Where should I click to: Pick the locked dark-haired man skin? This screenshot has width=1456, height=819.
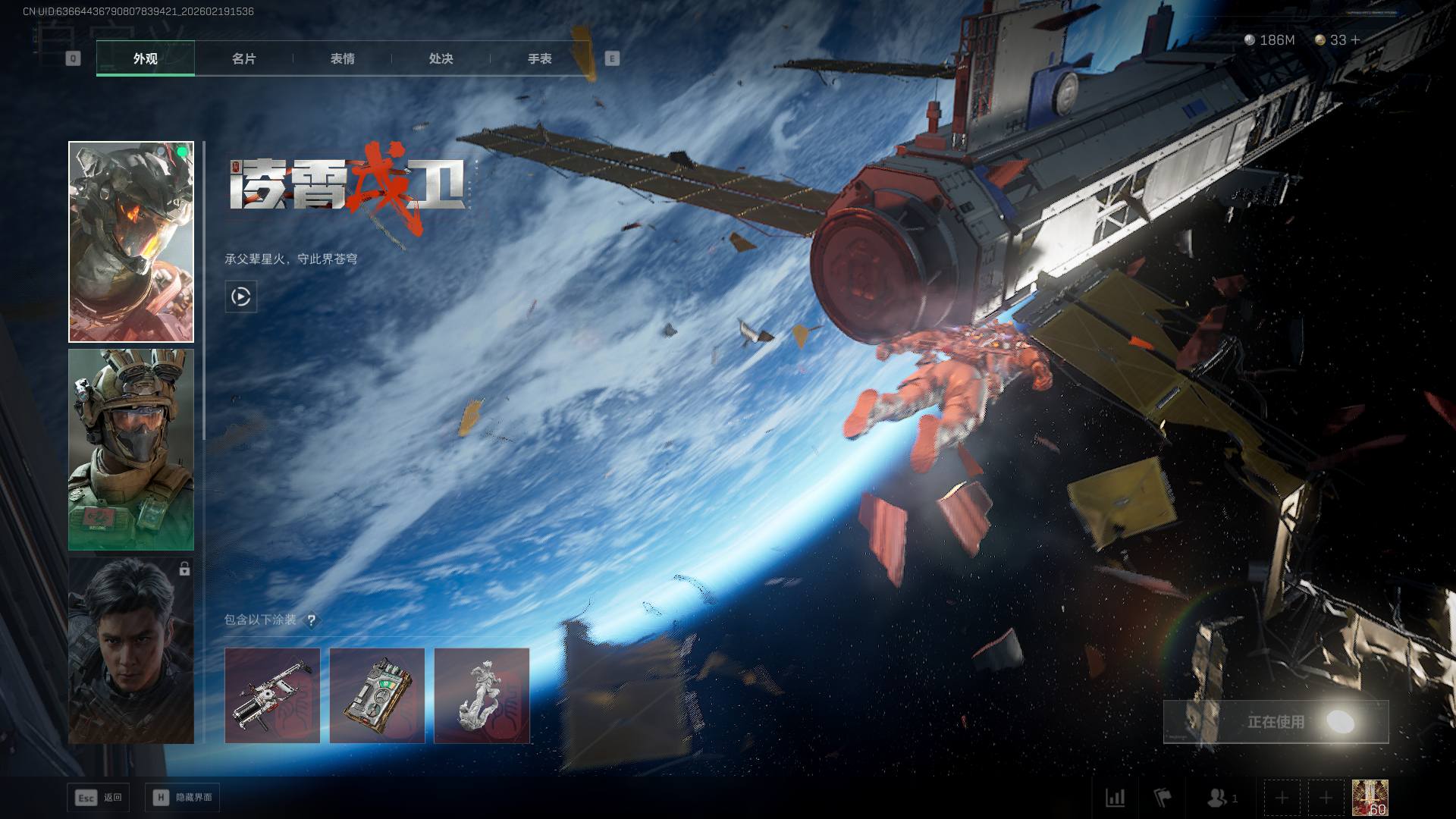[131, 651]
